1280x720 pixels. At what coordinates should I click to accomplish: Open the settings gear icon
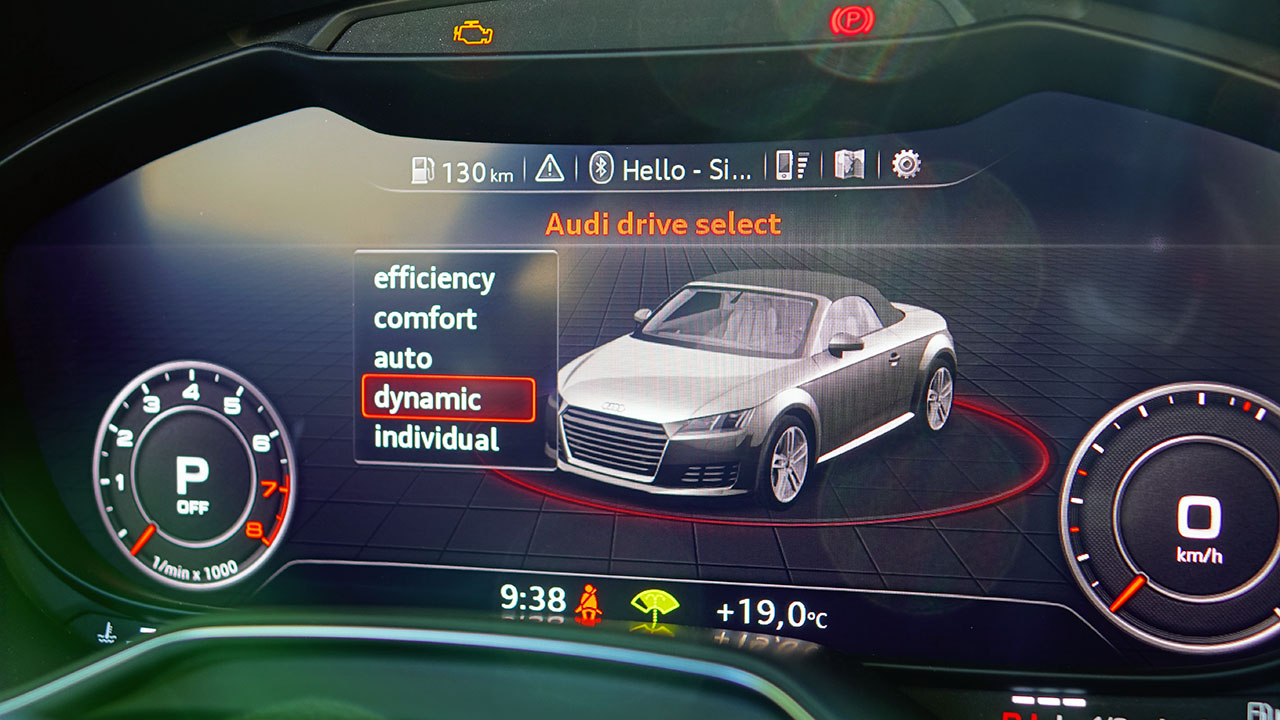tap(906, 165)
